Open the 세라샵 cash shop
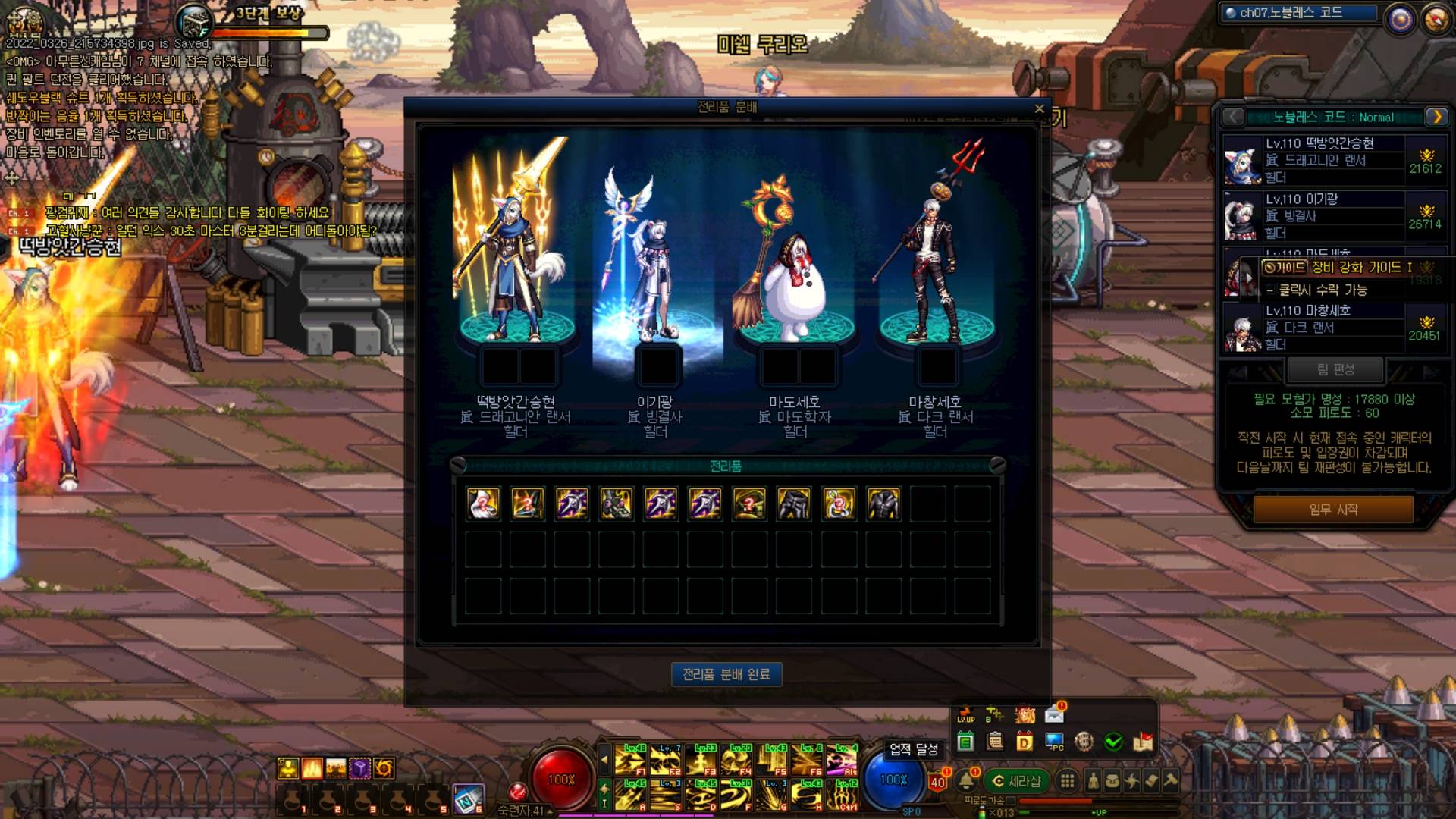The height and width of the screenshot is (819, 1456). pos(1016,781)
